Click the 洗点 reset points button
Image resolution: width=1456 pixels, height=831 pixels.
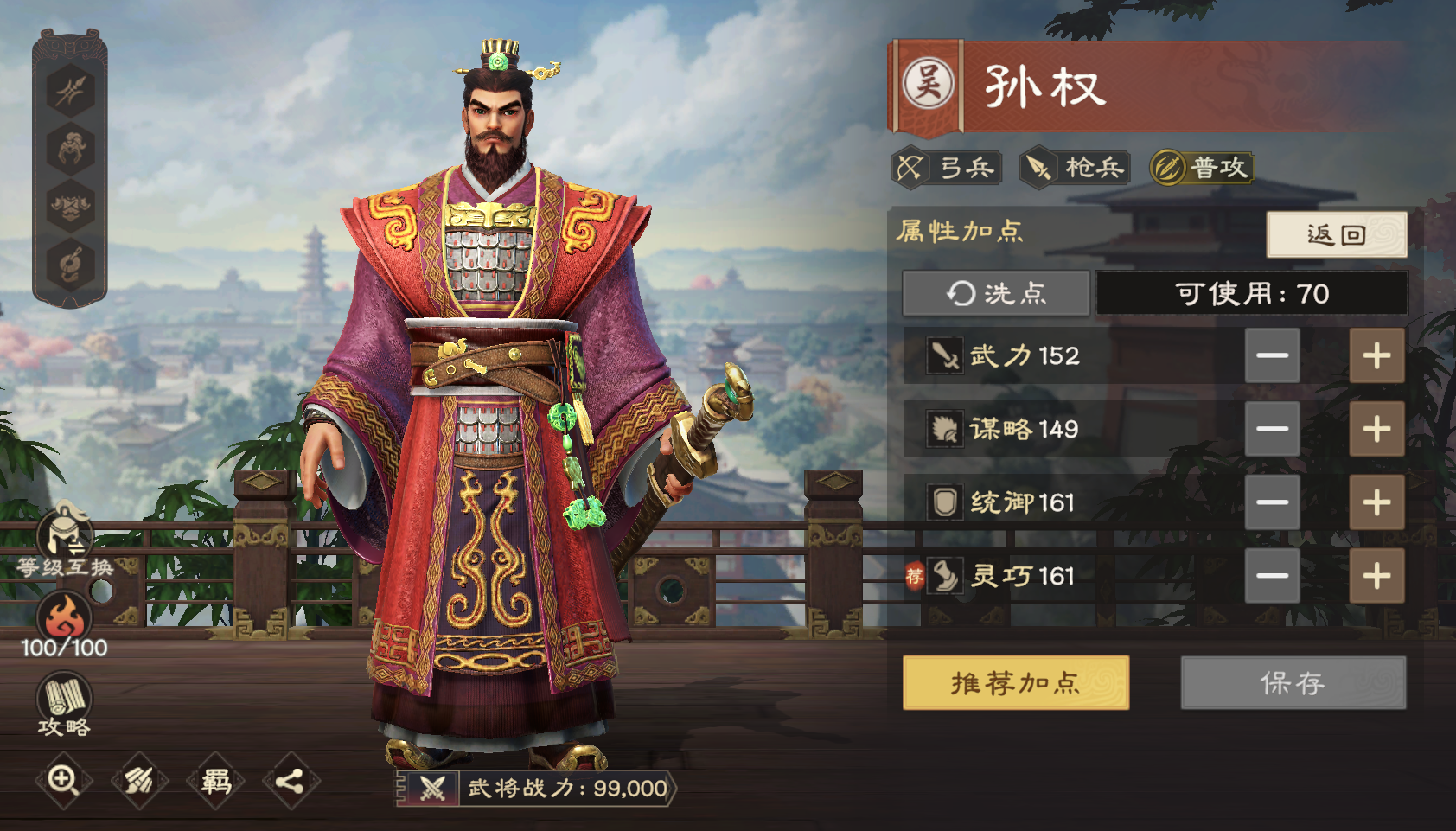coord(995,293)
